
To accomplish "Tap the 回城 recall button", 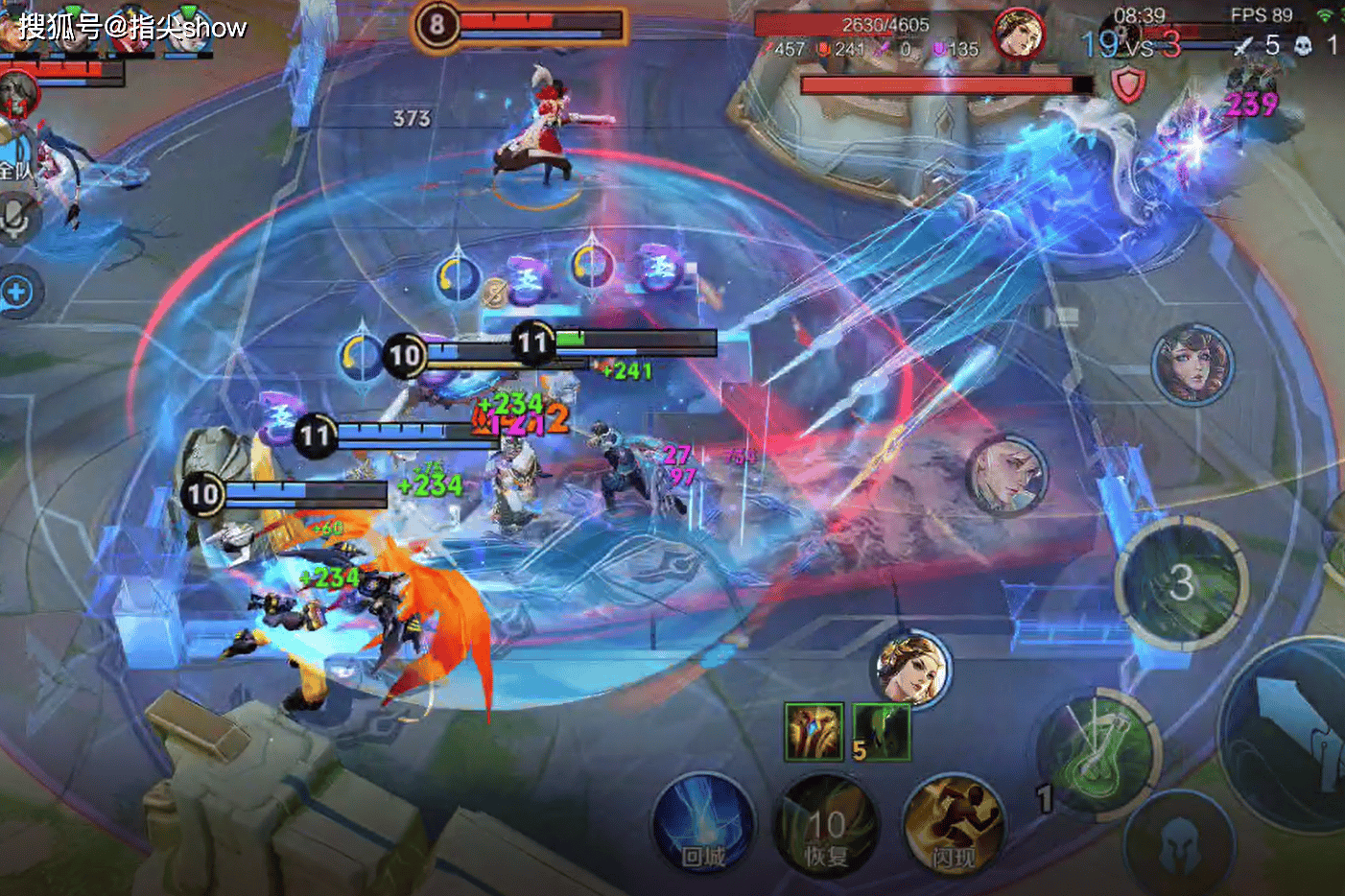I will pos(702,824).
